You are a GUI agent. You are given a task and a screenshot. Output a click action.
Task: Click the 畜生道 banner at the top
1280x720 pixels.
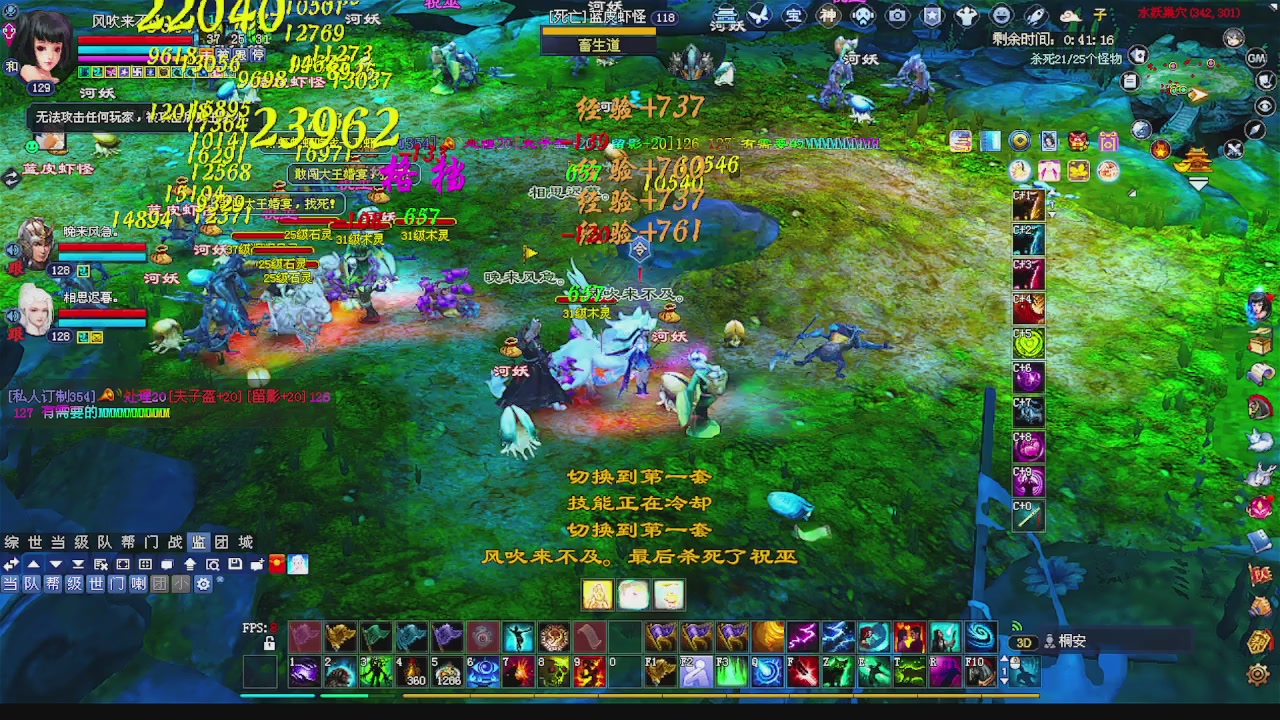(x=598, y=44)
